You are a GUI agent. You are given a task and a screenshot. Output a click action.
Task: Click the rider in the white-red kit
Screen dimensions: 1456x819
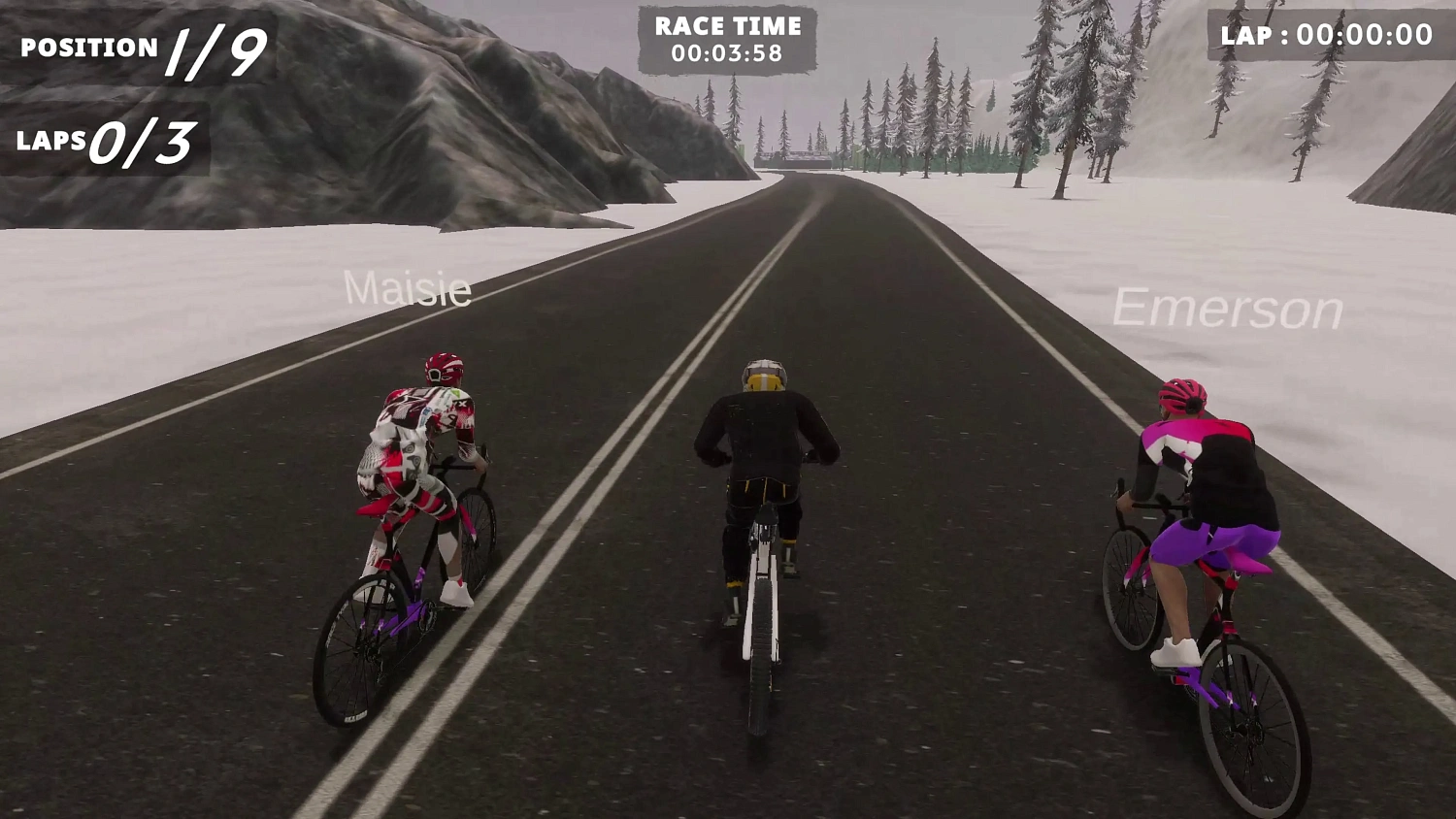tap(417, 446)
